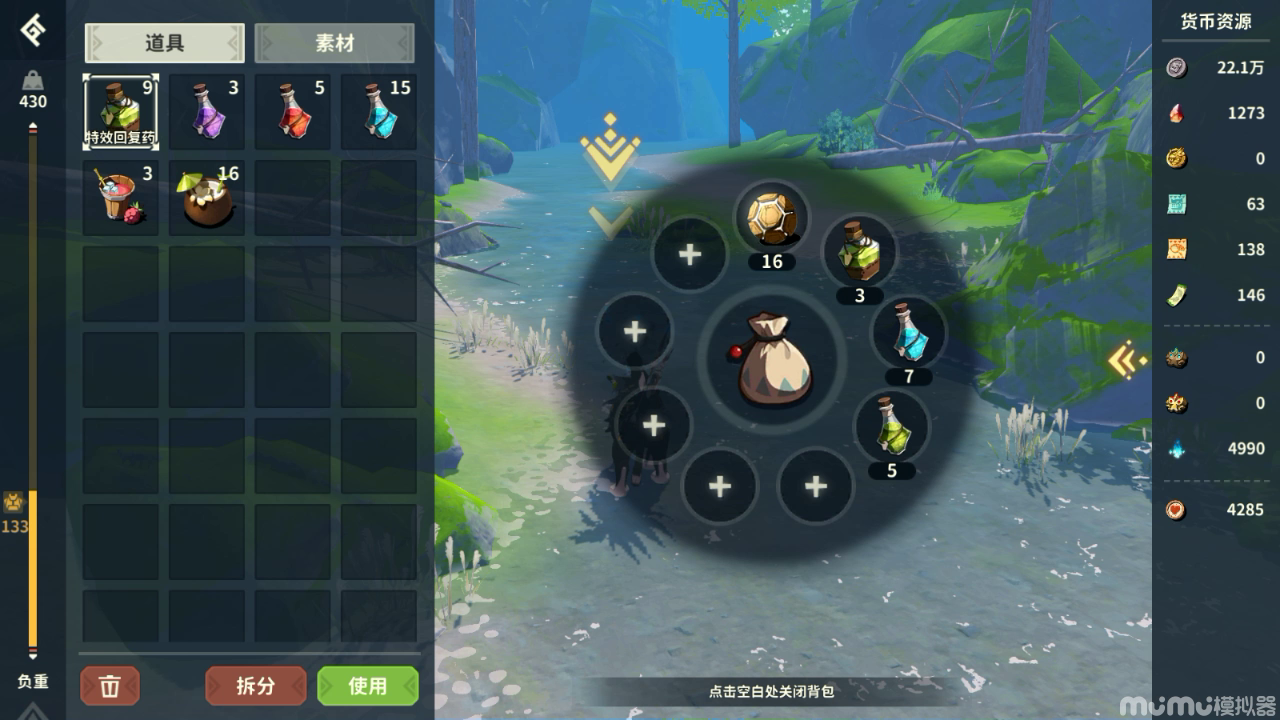Choose the blue potion wheel slot
1280x720 pixels.
point(908,334)
